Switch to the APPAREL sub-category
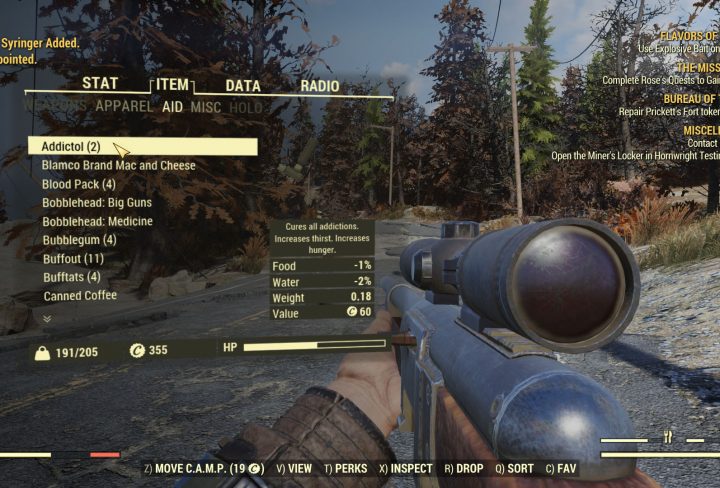 point(125,106)
